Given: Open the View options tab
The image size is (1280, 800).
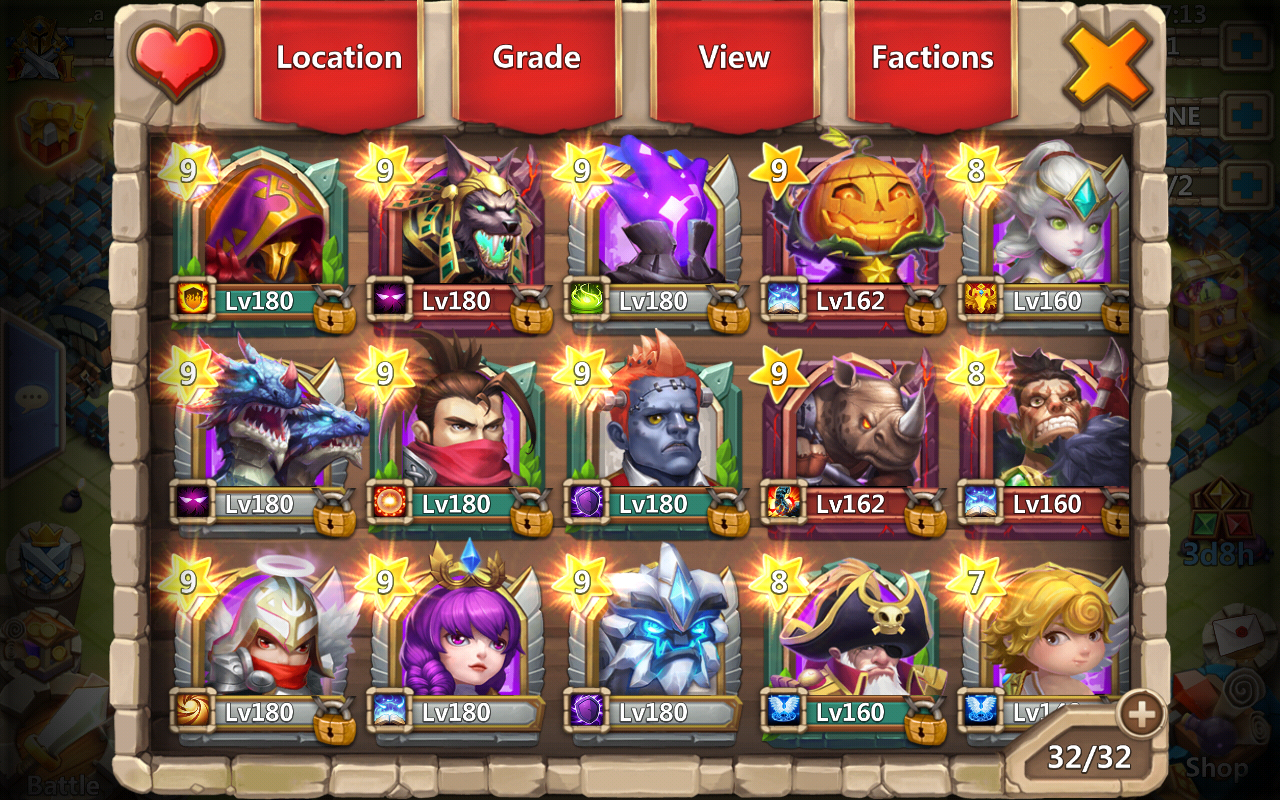Looking at the screenshot, I should (x=734, y=58).
